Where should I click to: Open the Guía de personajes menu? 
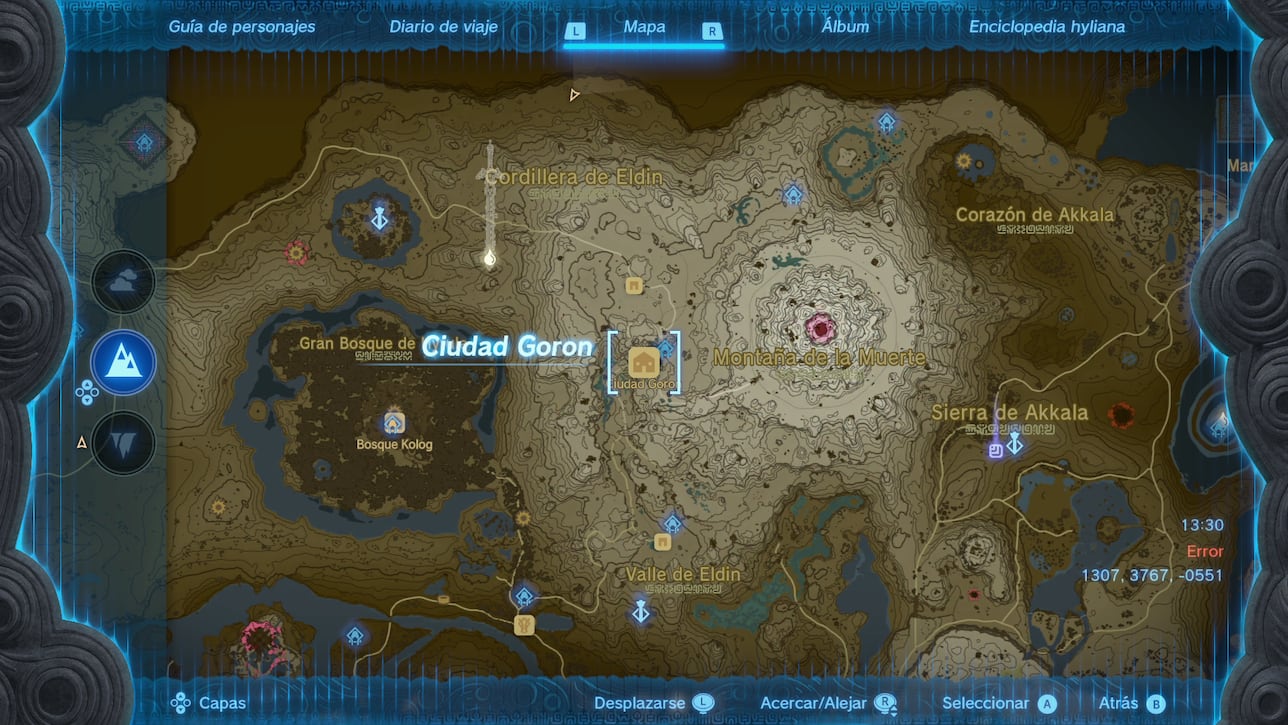click(240, 26)
